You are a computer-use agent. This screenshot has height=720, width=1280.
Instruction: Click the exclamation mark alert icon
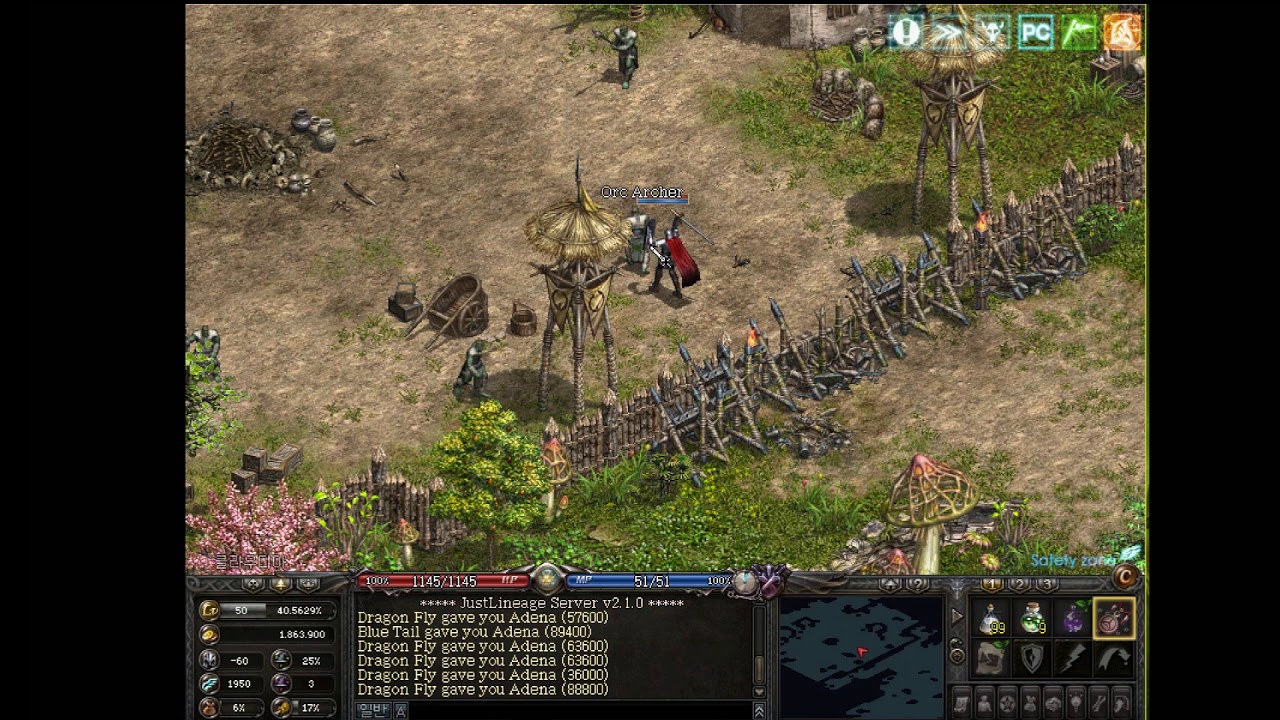coord(906,32)
